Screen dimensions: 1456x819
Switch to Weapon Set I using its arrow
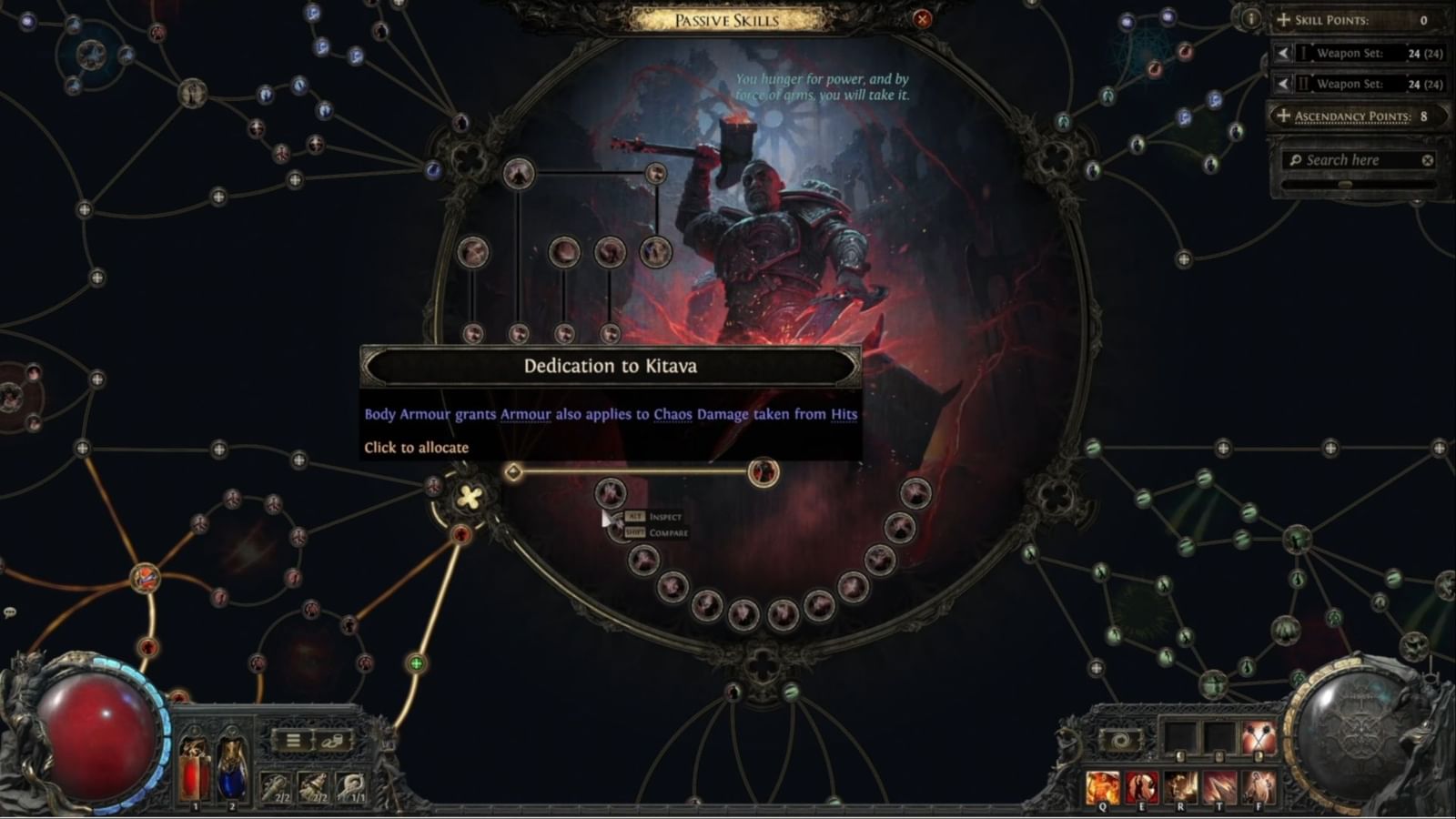1283,53
